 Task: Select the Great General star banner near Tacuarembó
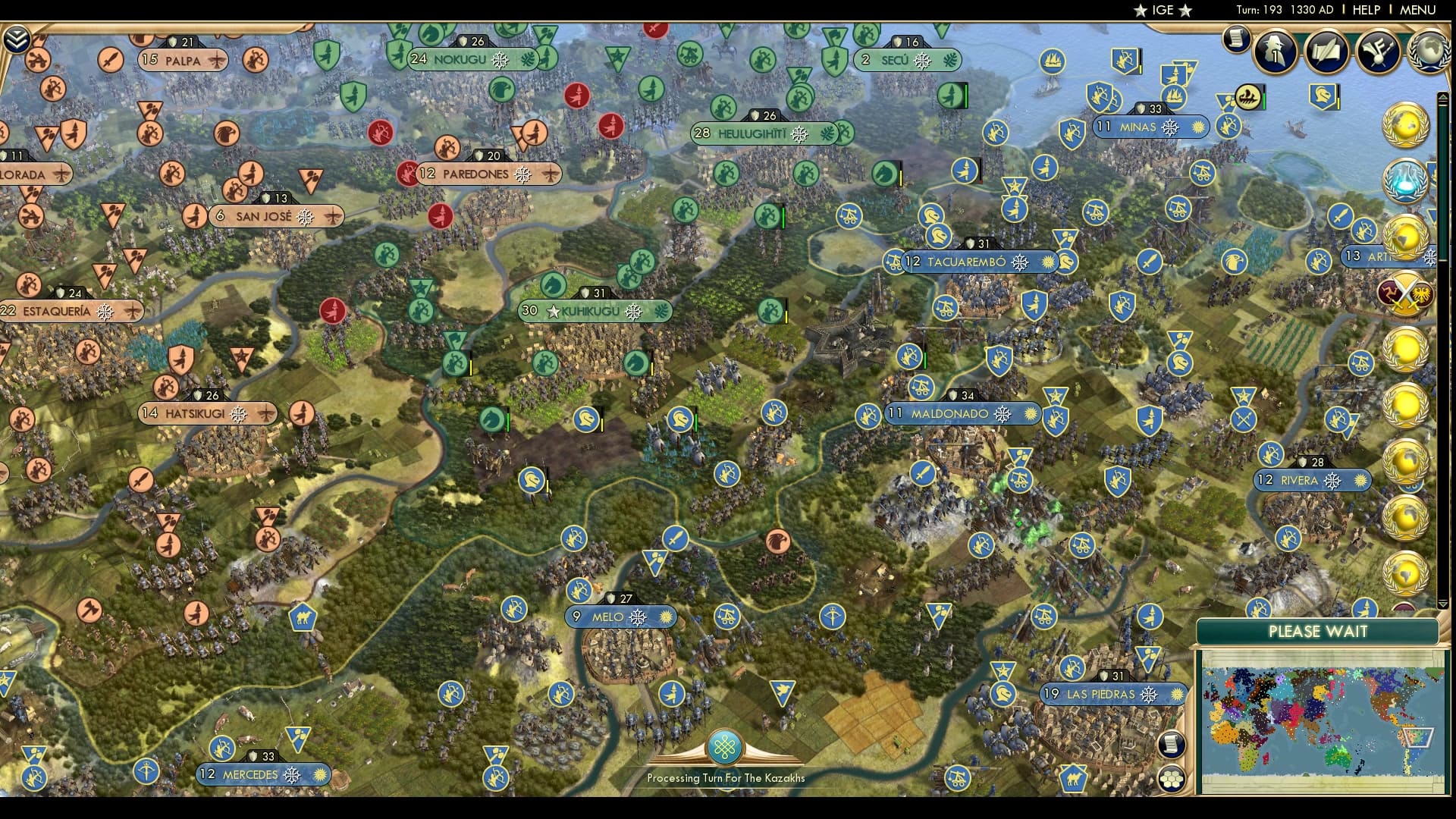point(1015,185)
